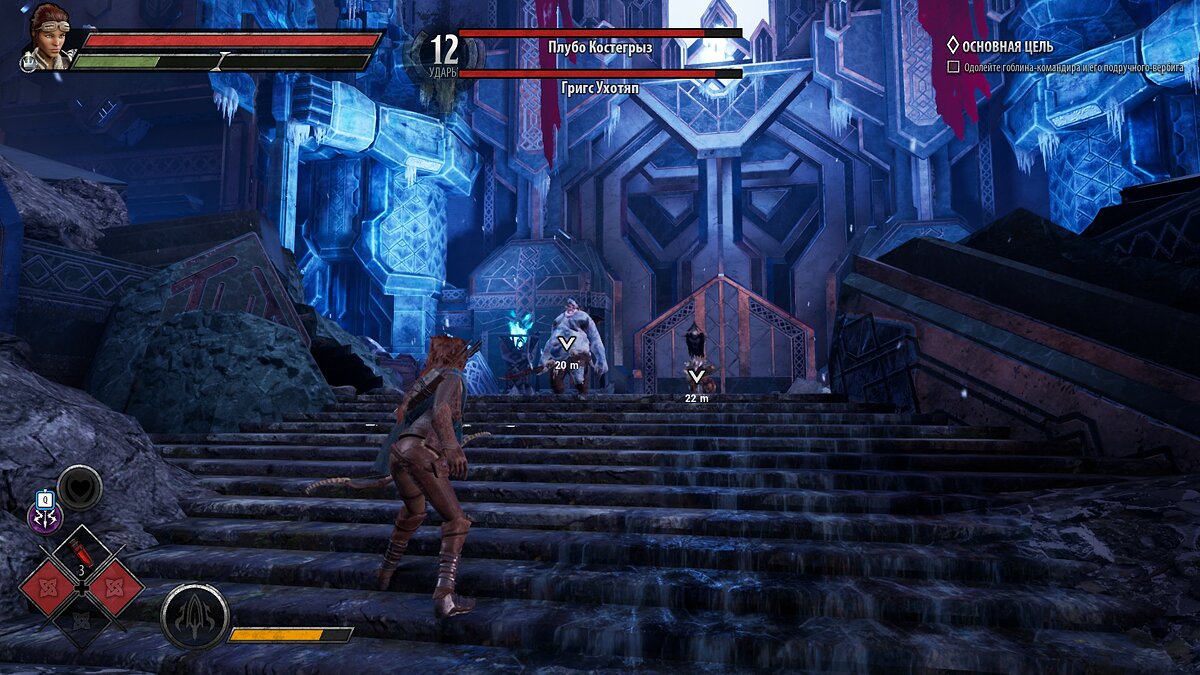
Task: Select the red potion vial slot
Action: pyautogui.click(x=80, y=551)
